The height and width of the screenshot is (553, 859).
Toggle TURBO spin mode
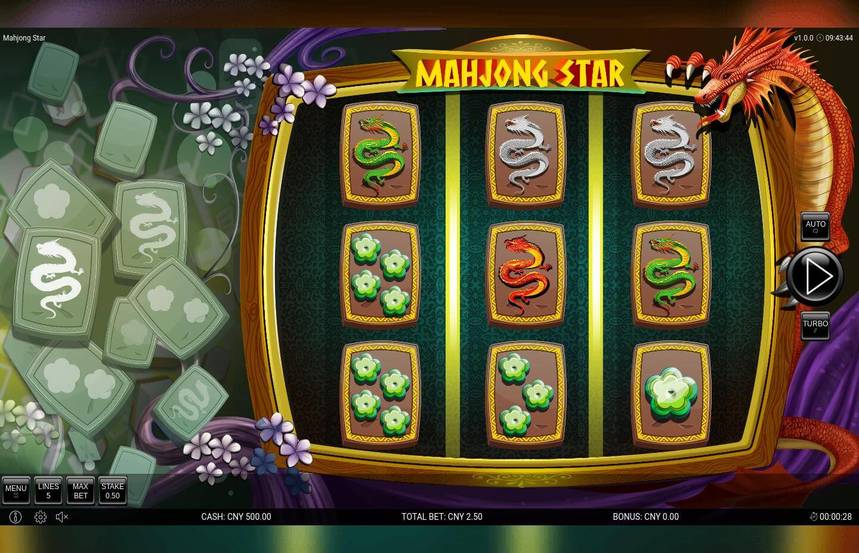tap(815, 324)
